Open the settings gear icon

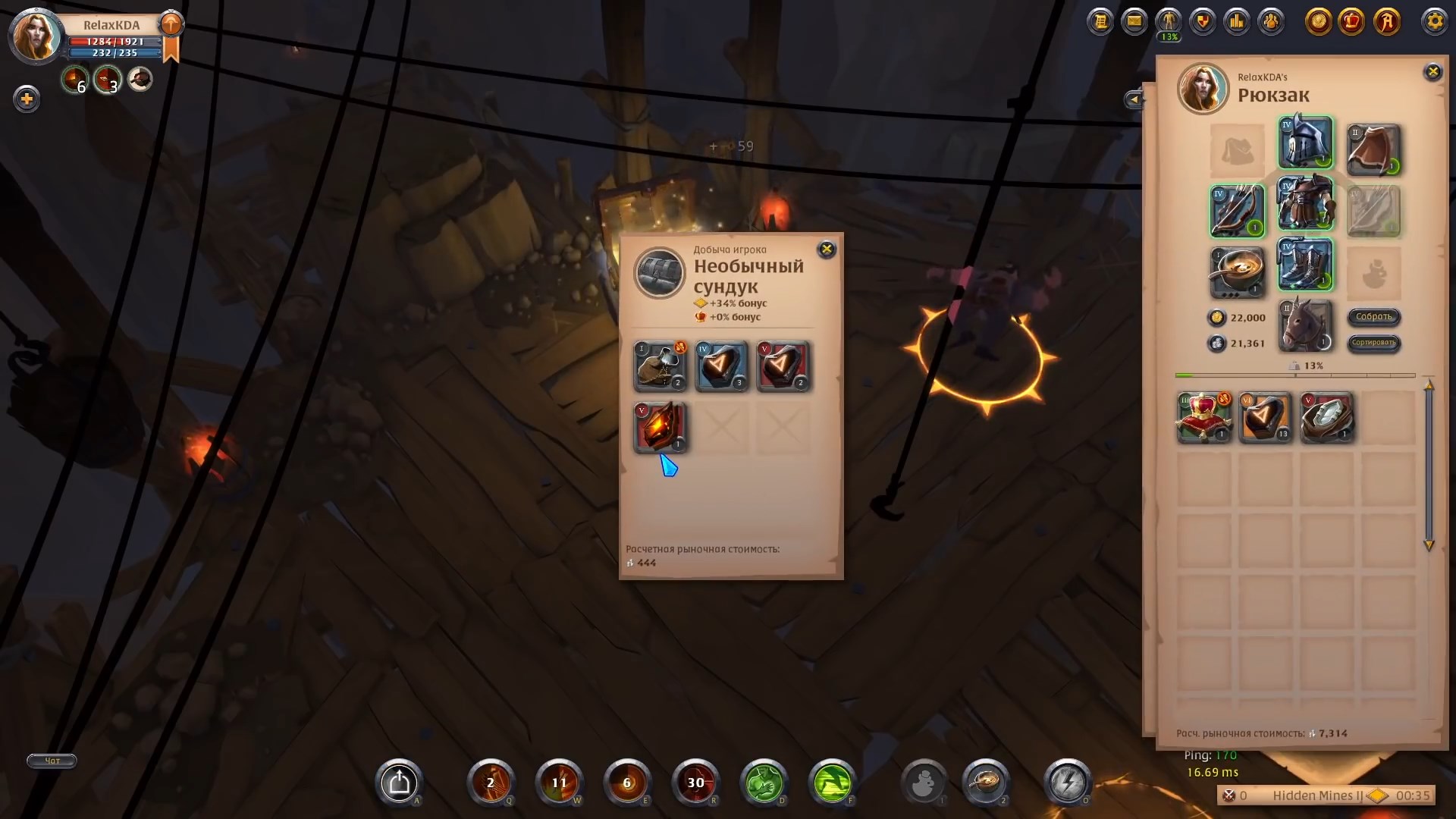click(1435, 21)
